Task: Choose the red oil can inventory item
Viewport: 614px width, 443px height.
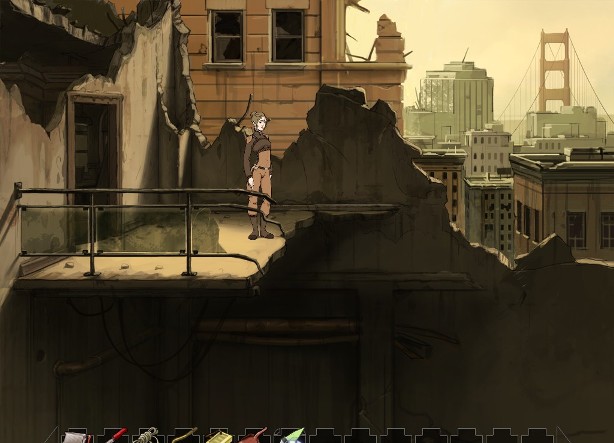Action: coord(254,436)
